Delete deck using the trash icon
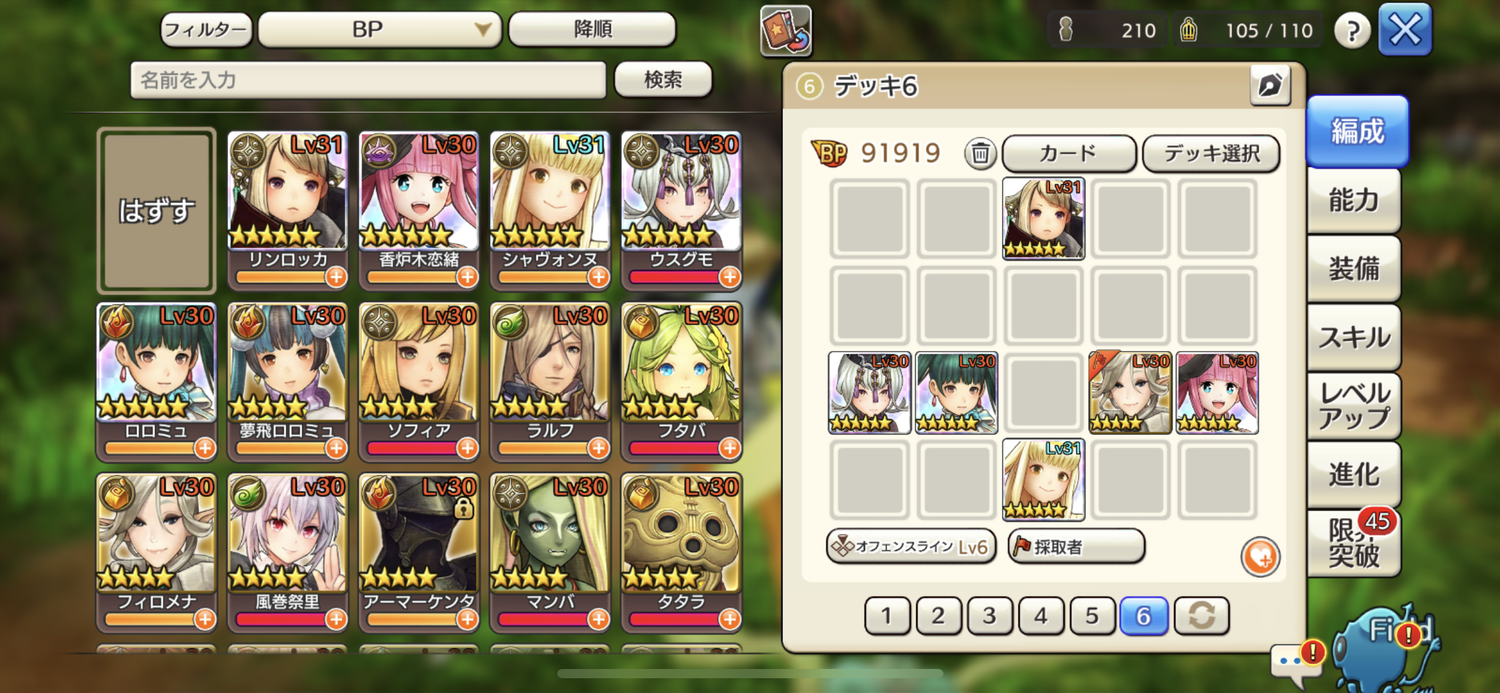Viewport: 1500px width, 693px height. coord(981,153)
